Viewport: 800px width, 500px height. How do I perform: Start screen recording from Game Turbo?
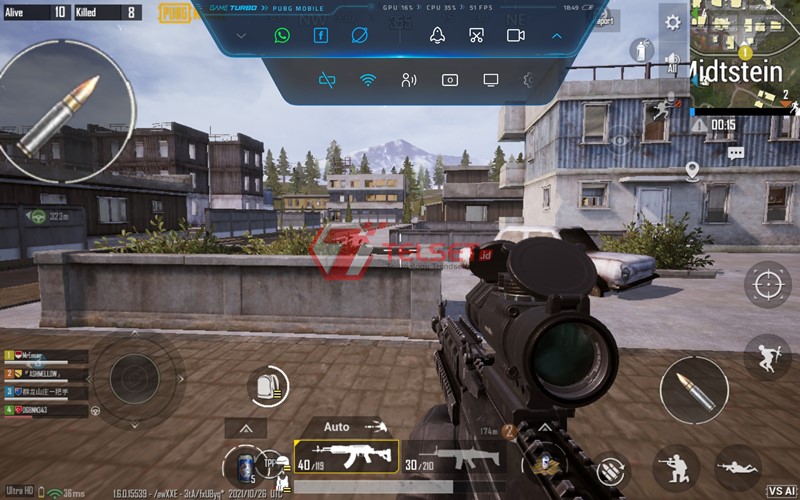(x=516, y=35)
